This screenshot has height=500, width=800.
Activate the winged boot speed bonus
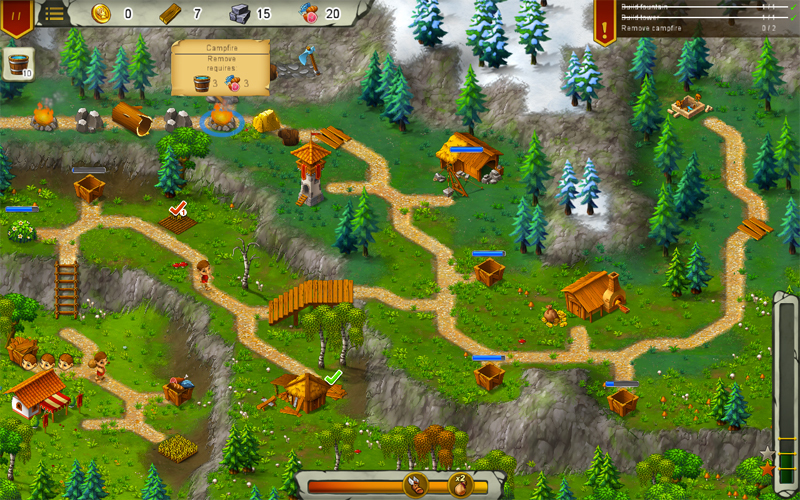415,486
